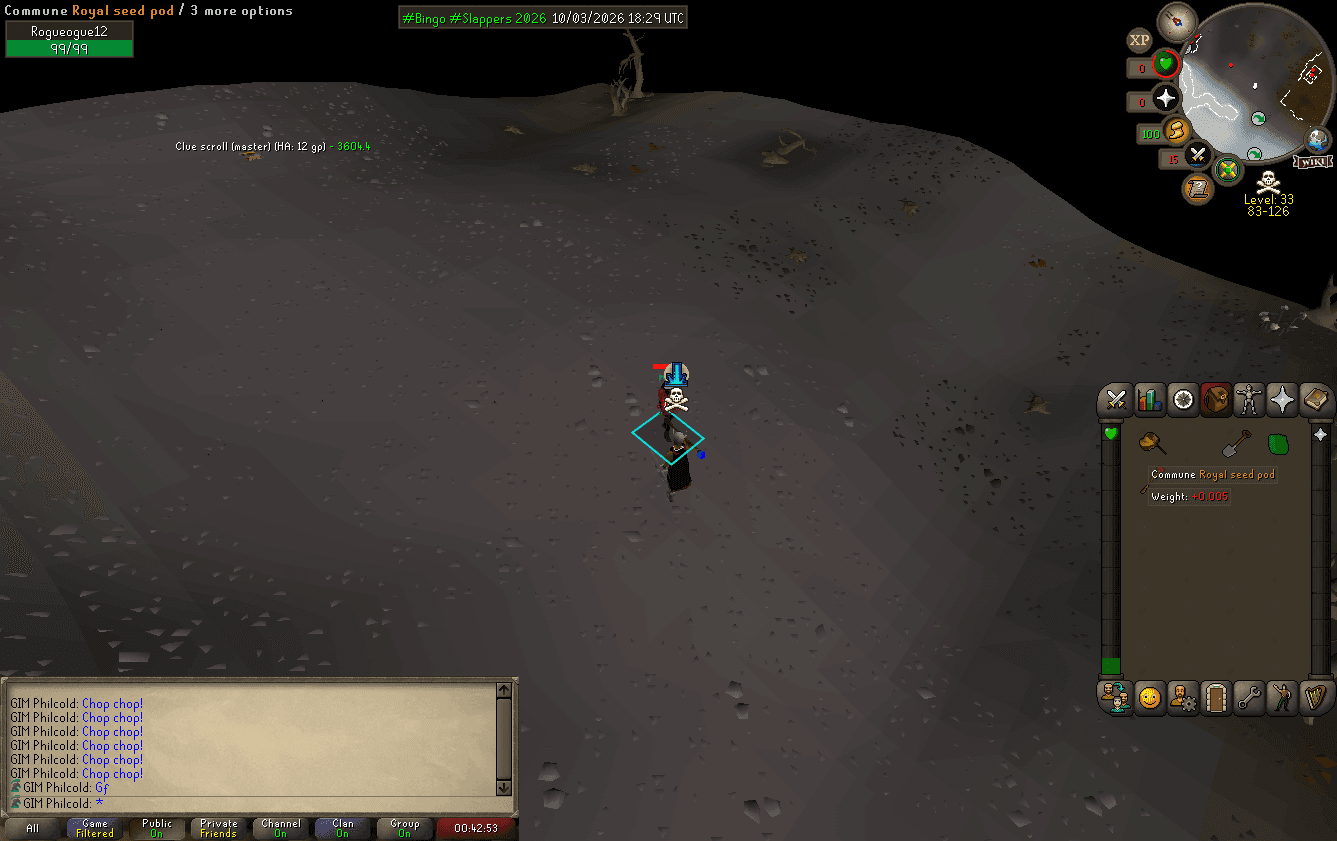1337x841 pixels.
Task: Click the Wiki banner button
Action: (x=1313, y=161)
